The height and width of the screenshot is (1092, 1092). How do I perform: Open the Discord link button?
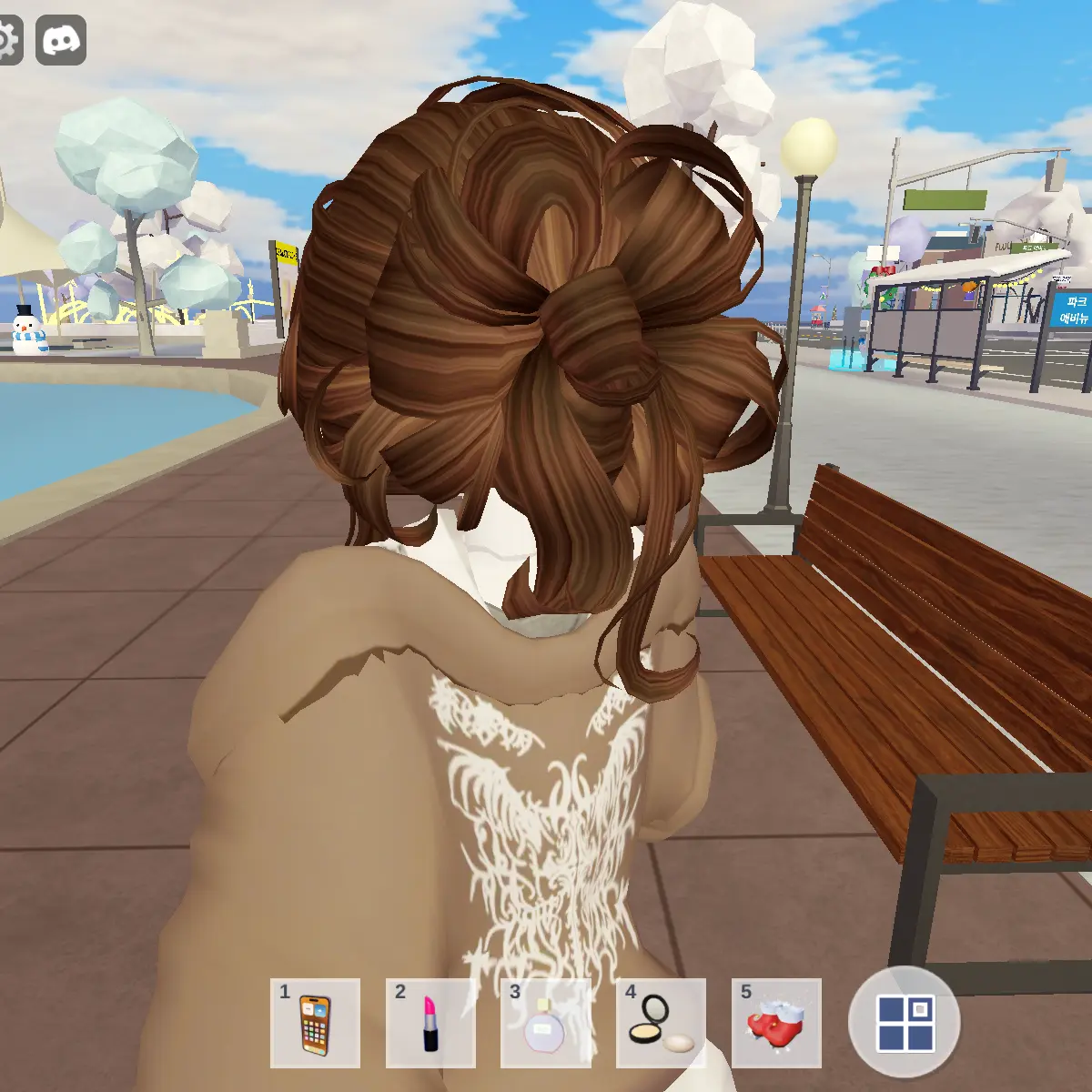coord(61,40)
